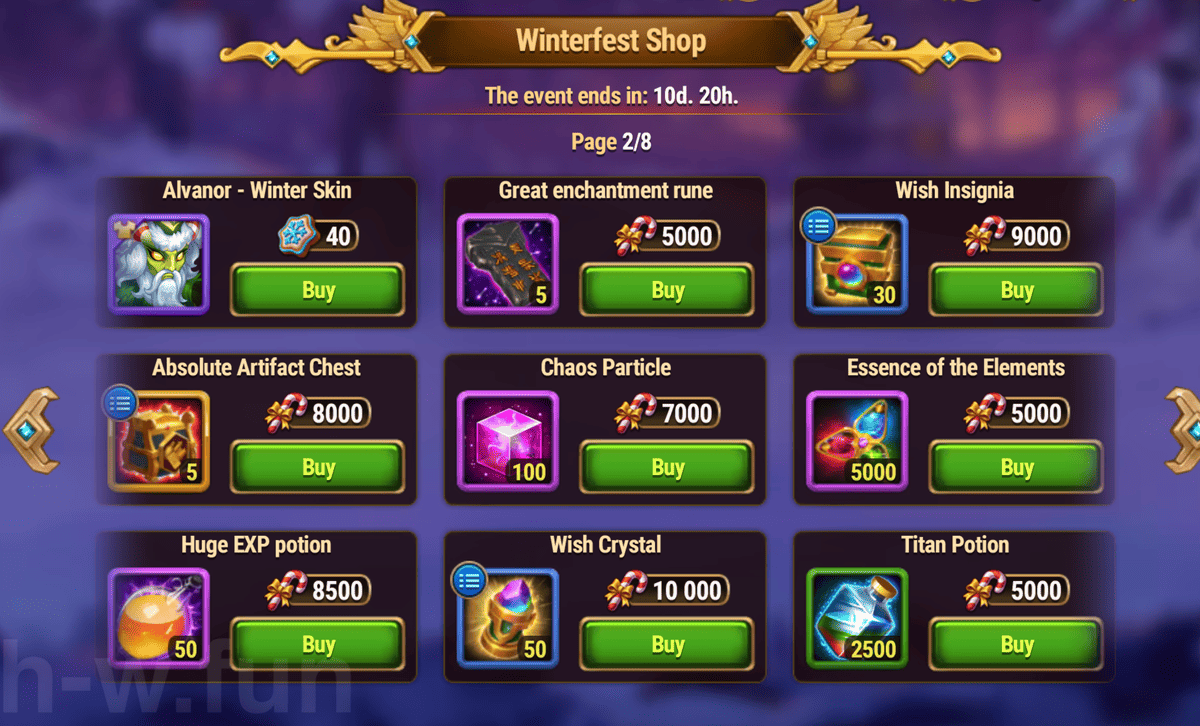Open the Wish Crystal contents list

pos(469,580)
